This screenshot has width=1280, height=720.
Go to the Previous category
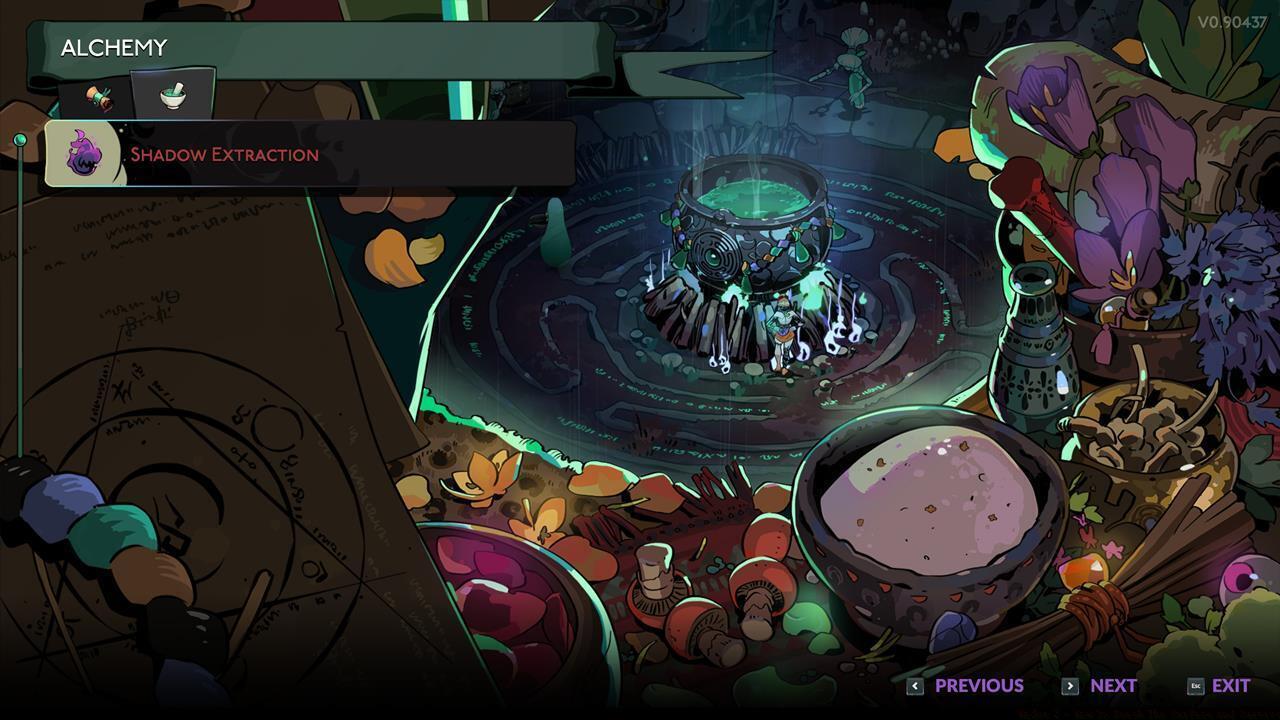pyautogui.click(x=966, y=686)
